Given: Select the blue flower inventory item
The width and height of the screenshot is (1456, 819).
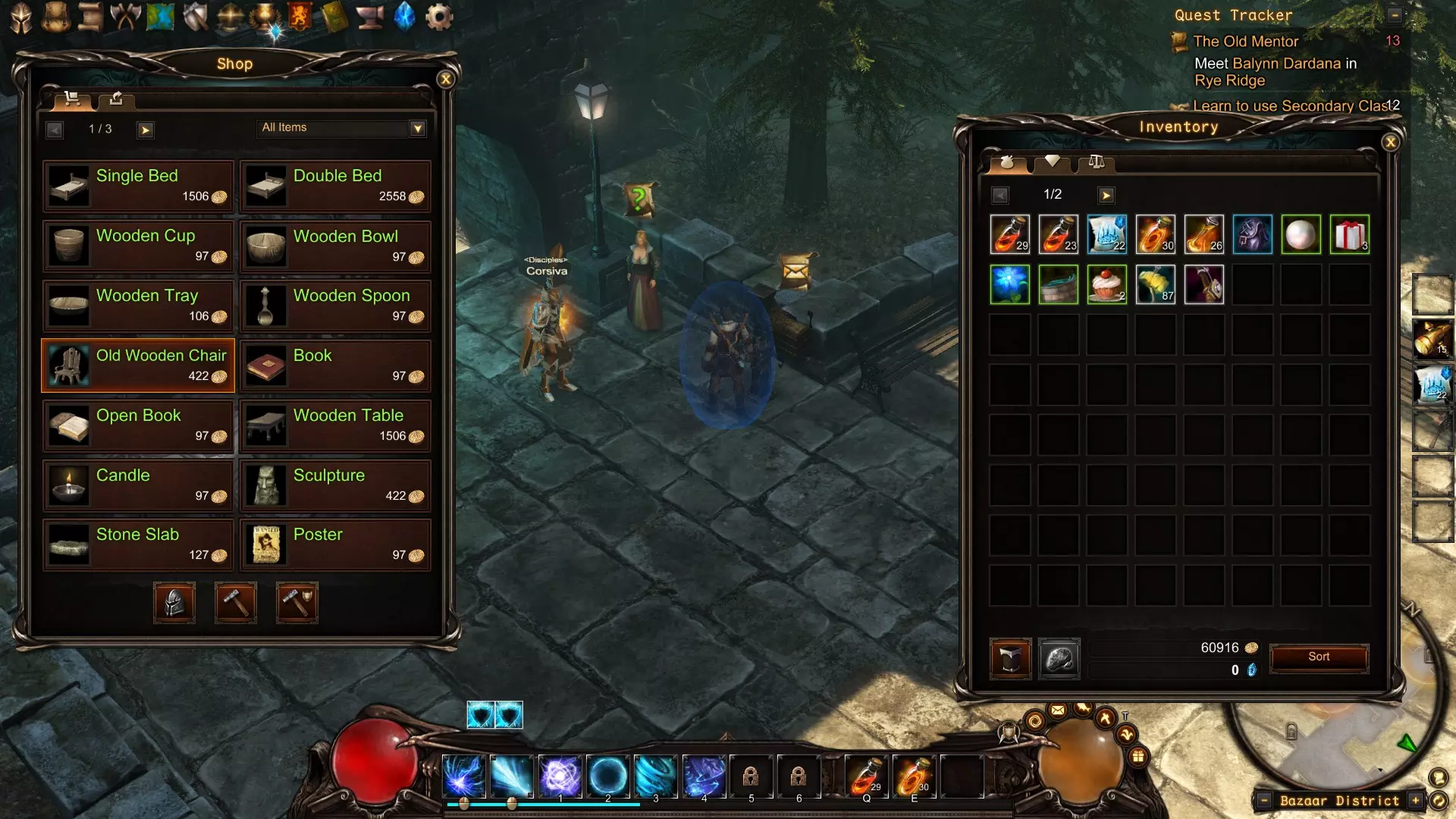Looking at the screenshot, I should click(1009, 284).
